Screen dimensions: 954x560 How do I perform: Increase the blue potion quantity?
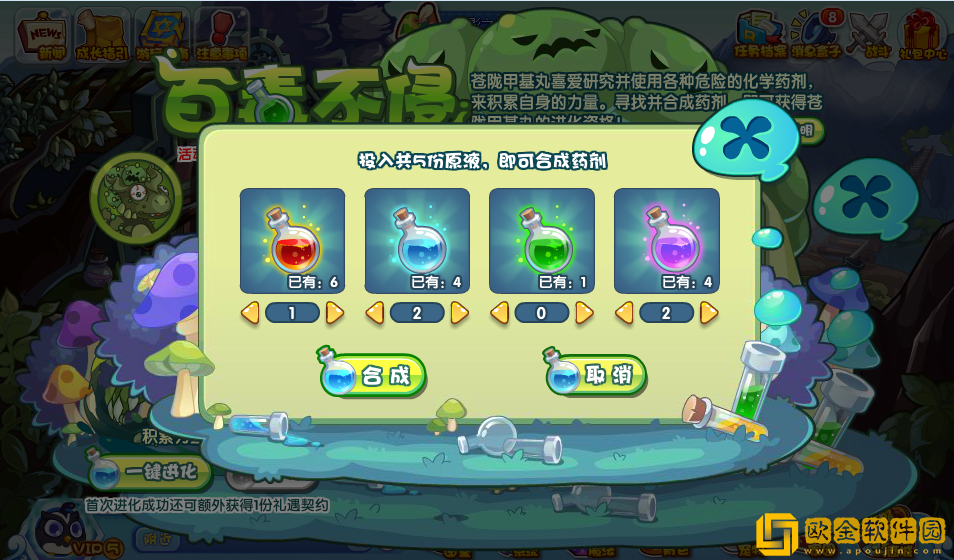tap(460, 314)
